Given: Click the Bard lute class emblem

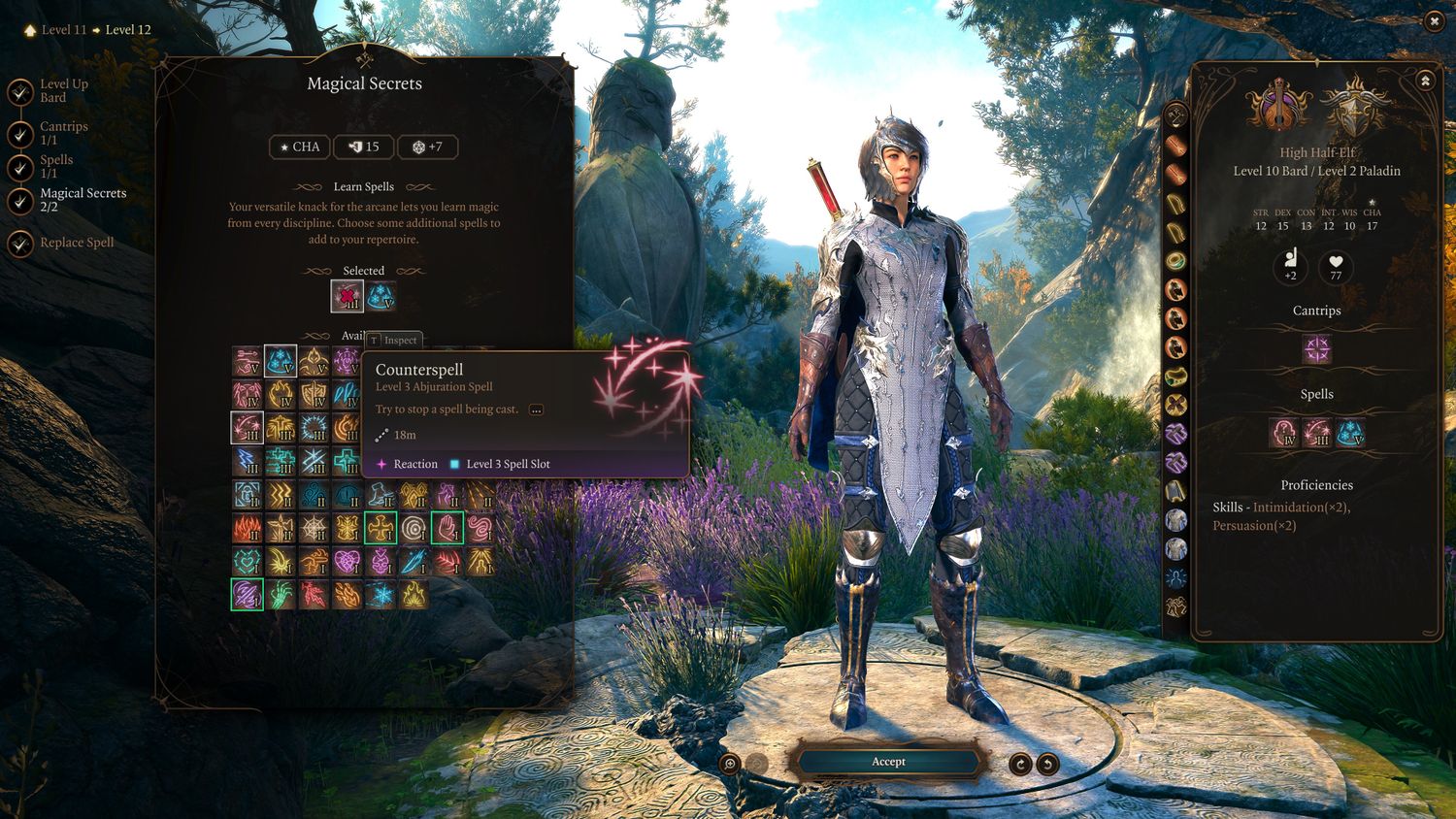Looking at the screenshot, I should point(1281,107).
